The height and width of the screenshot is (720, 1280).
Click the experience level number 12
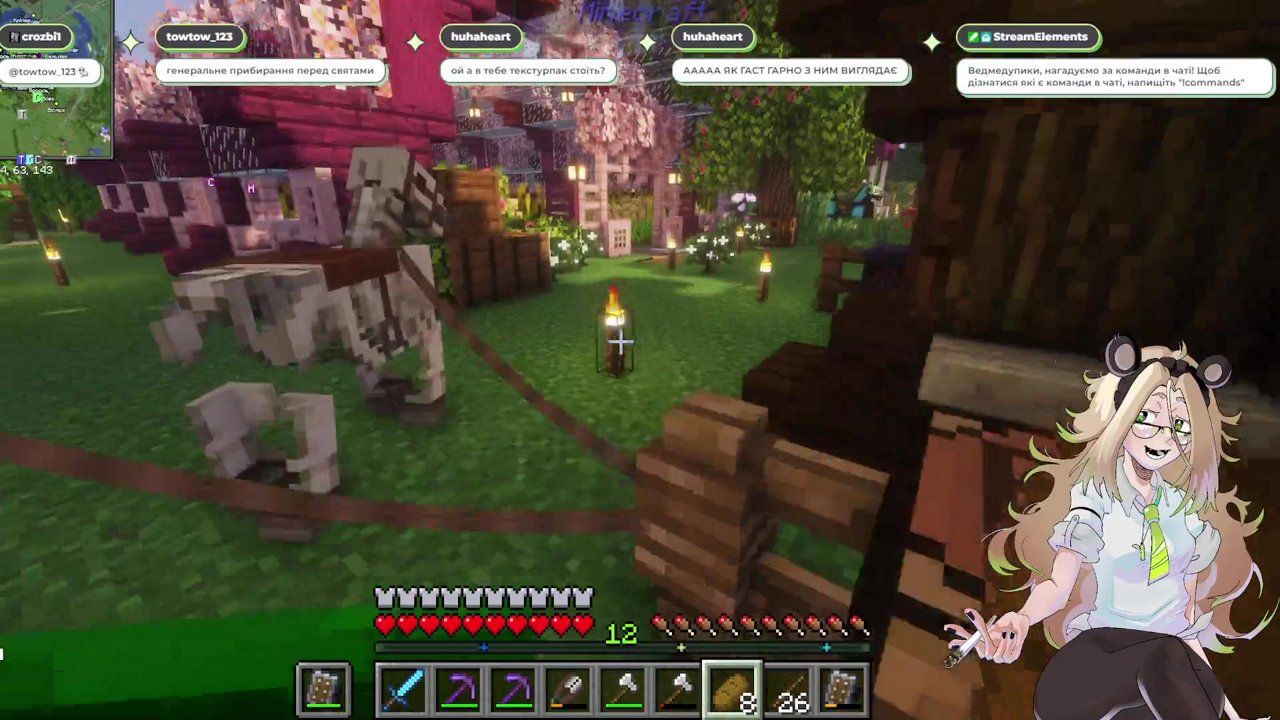[x=622, y=633]
